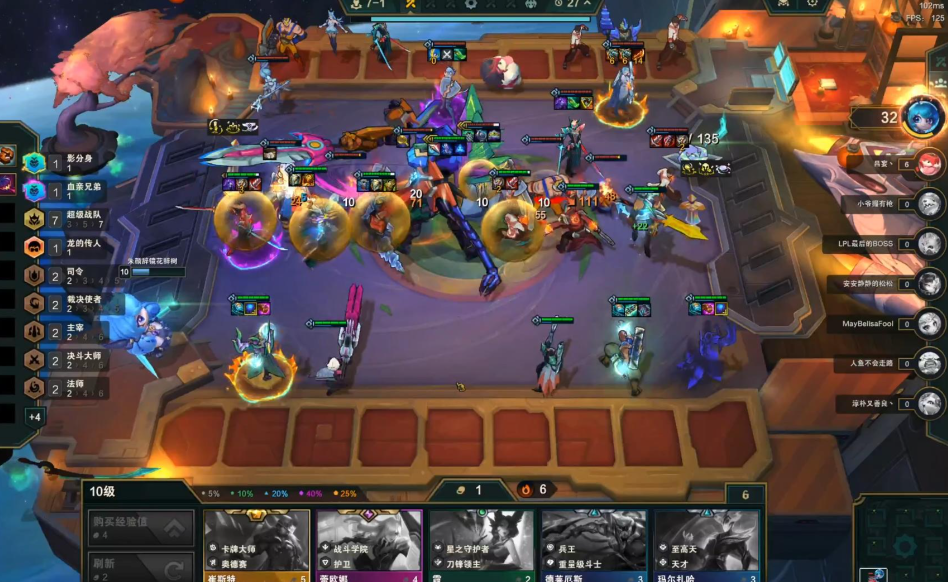The height and width of the screenshot is (582, 948).
Task: Select your own portrait with 32 health
Action: tap(921, 117)
